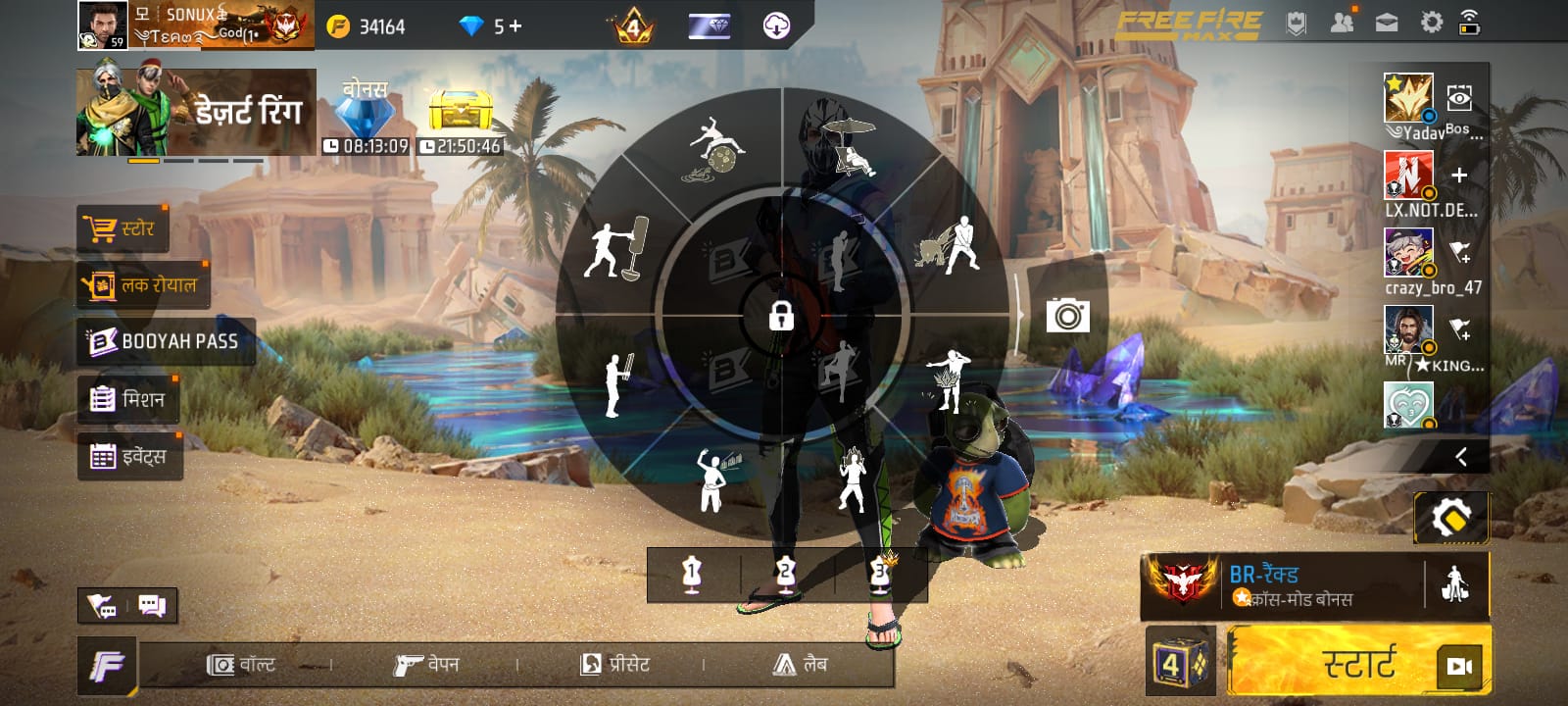Select the camera emote slot in the wheel
This screenshot has height=706, width=1568.
[1067, 315]
